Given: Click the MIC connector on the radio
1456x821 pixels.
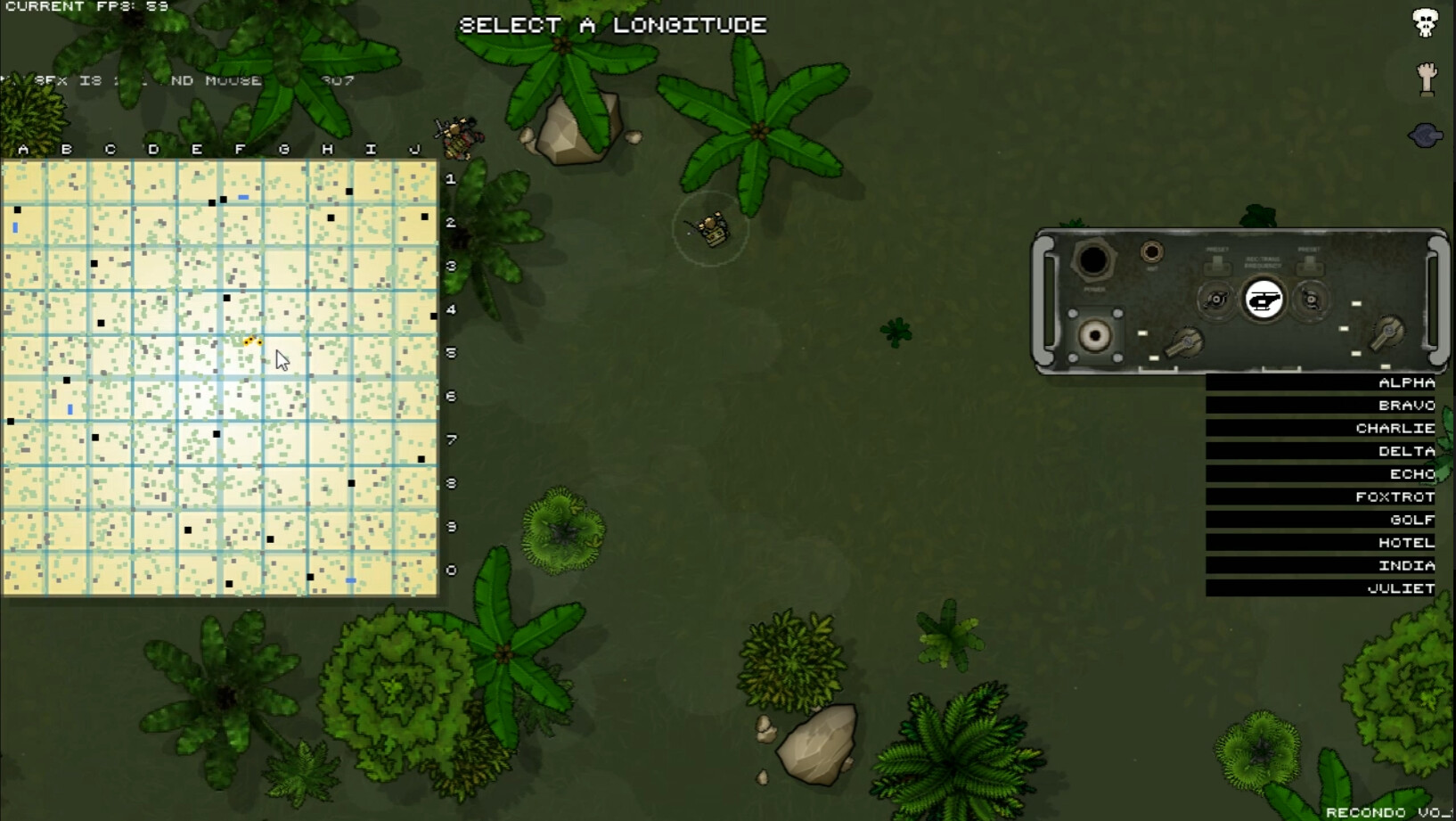Looking at the screenshot, I should coord(1152,251).
